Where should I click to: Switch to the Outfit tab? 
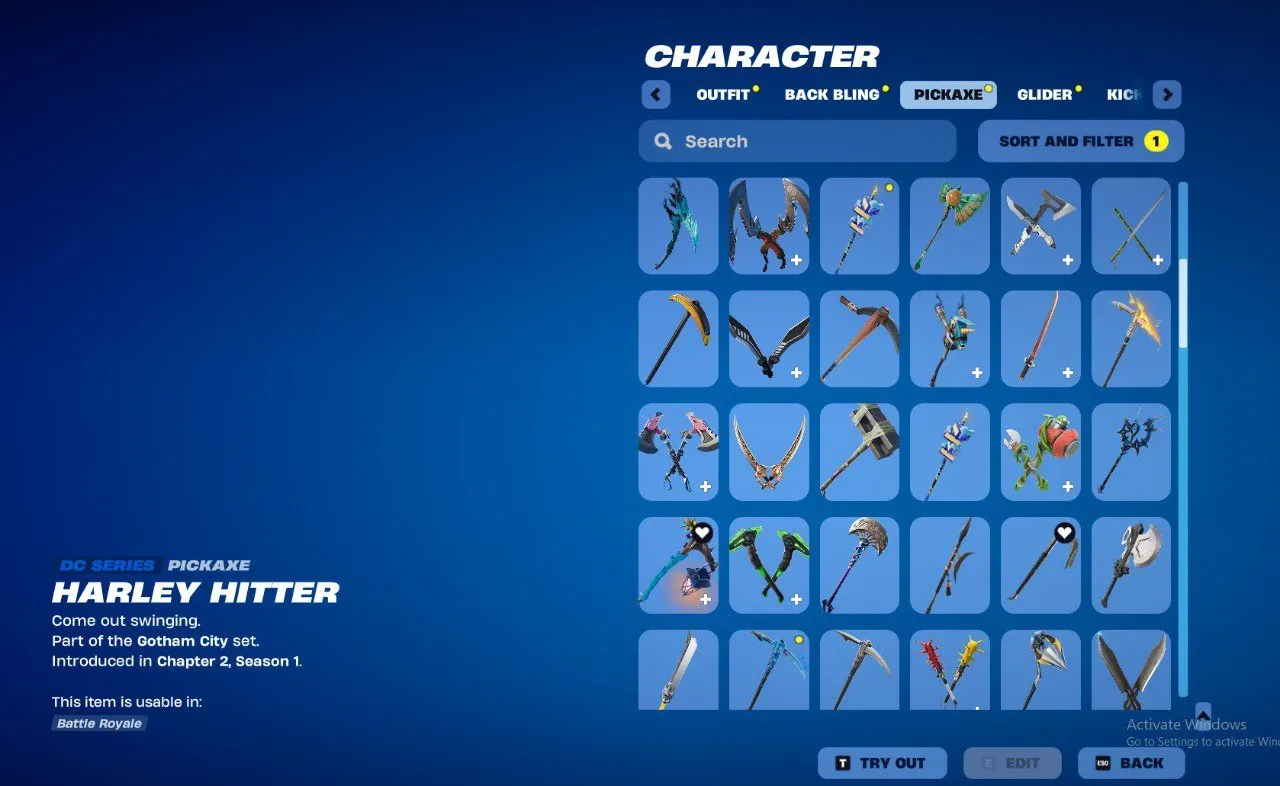[723, 94]
